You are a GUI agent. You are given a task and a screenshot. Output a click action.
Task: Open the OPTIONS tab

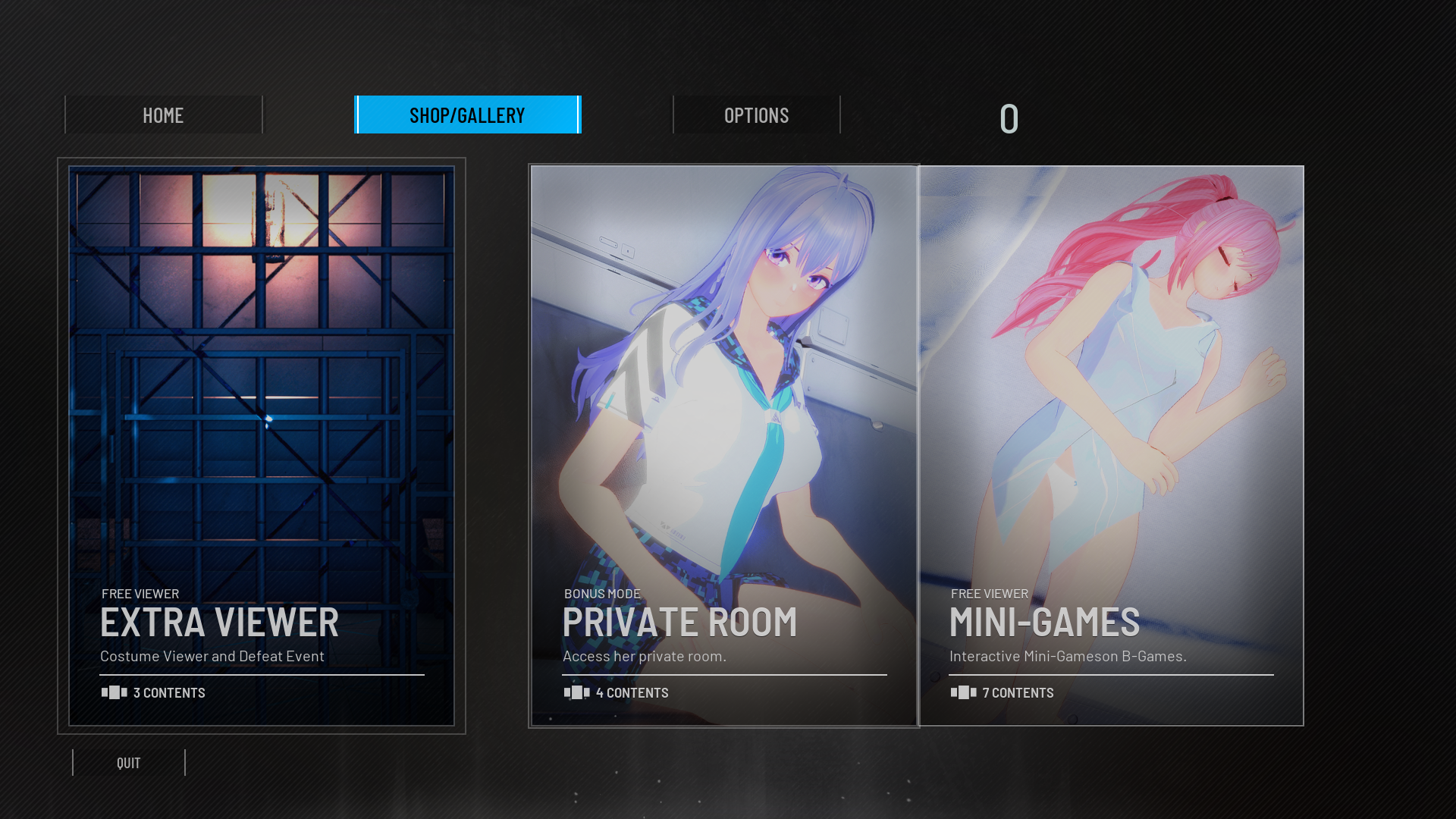756,115
